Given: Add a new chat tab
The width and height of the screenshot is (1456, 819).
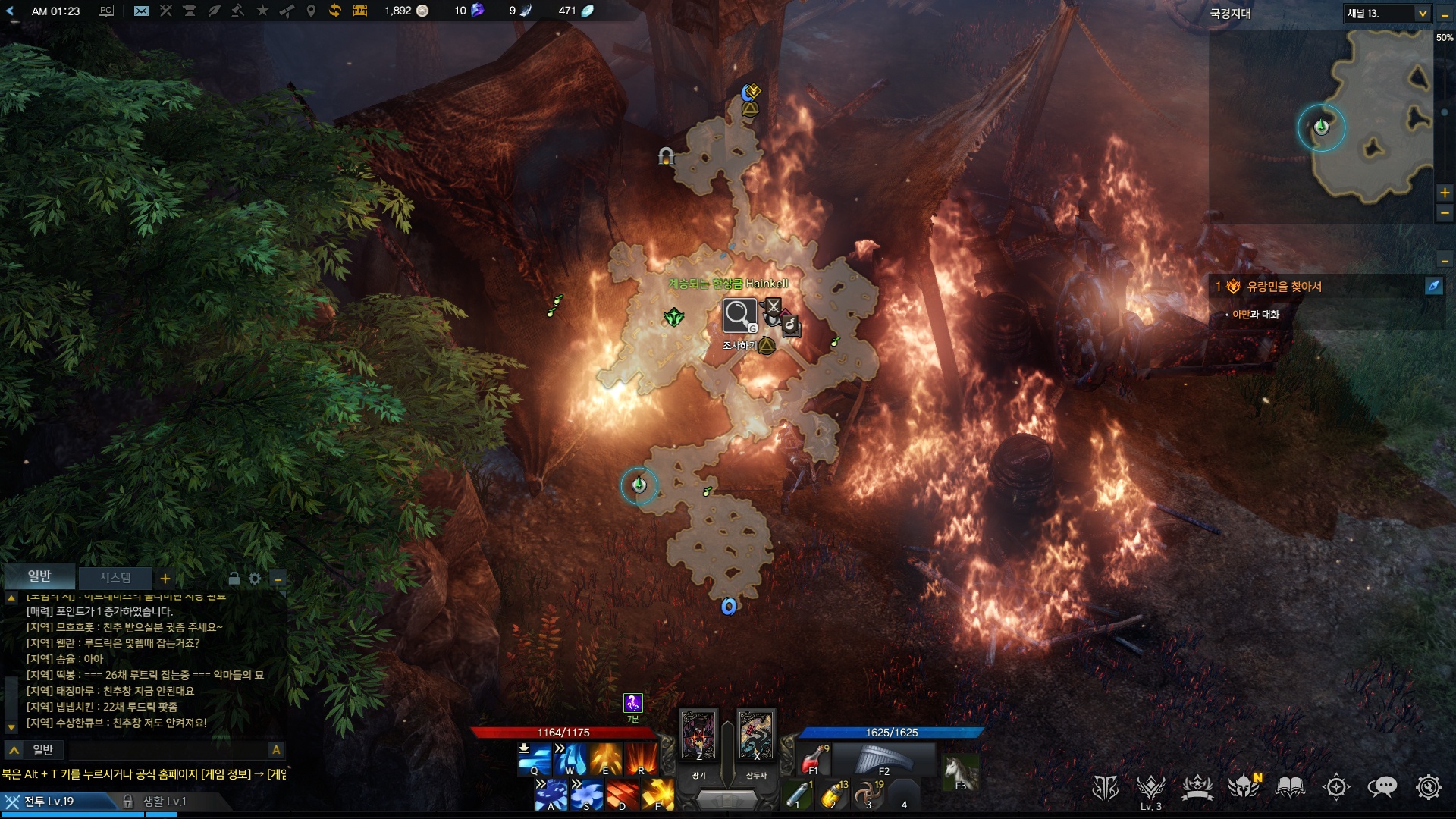Looking at the screenshot, I should [x=165, y=579].
